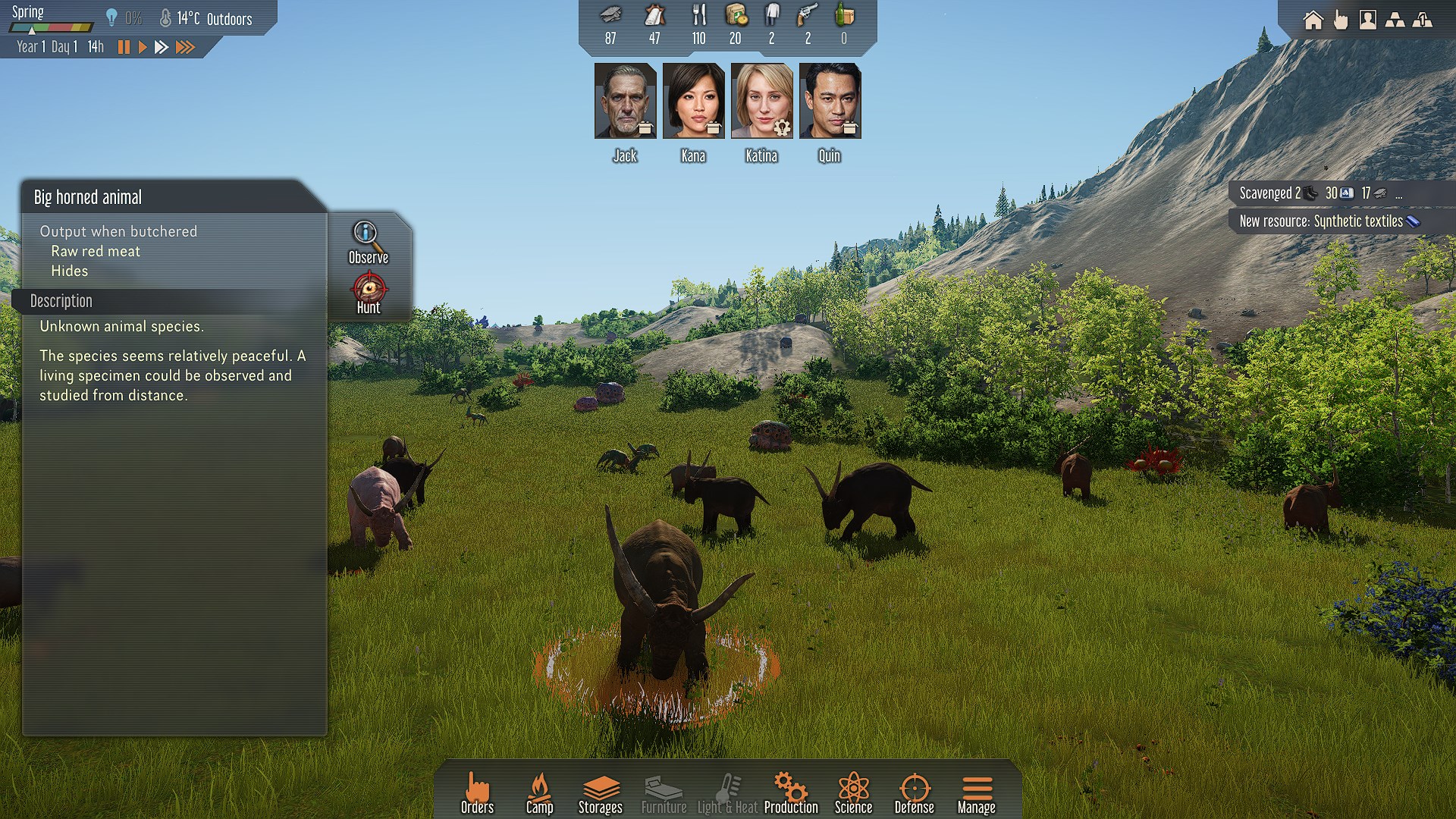This screenshot has height=819, width=1456.
Task: Pause the game time
Action: (124, 47)
